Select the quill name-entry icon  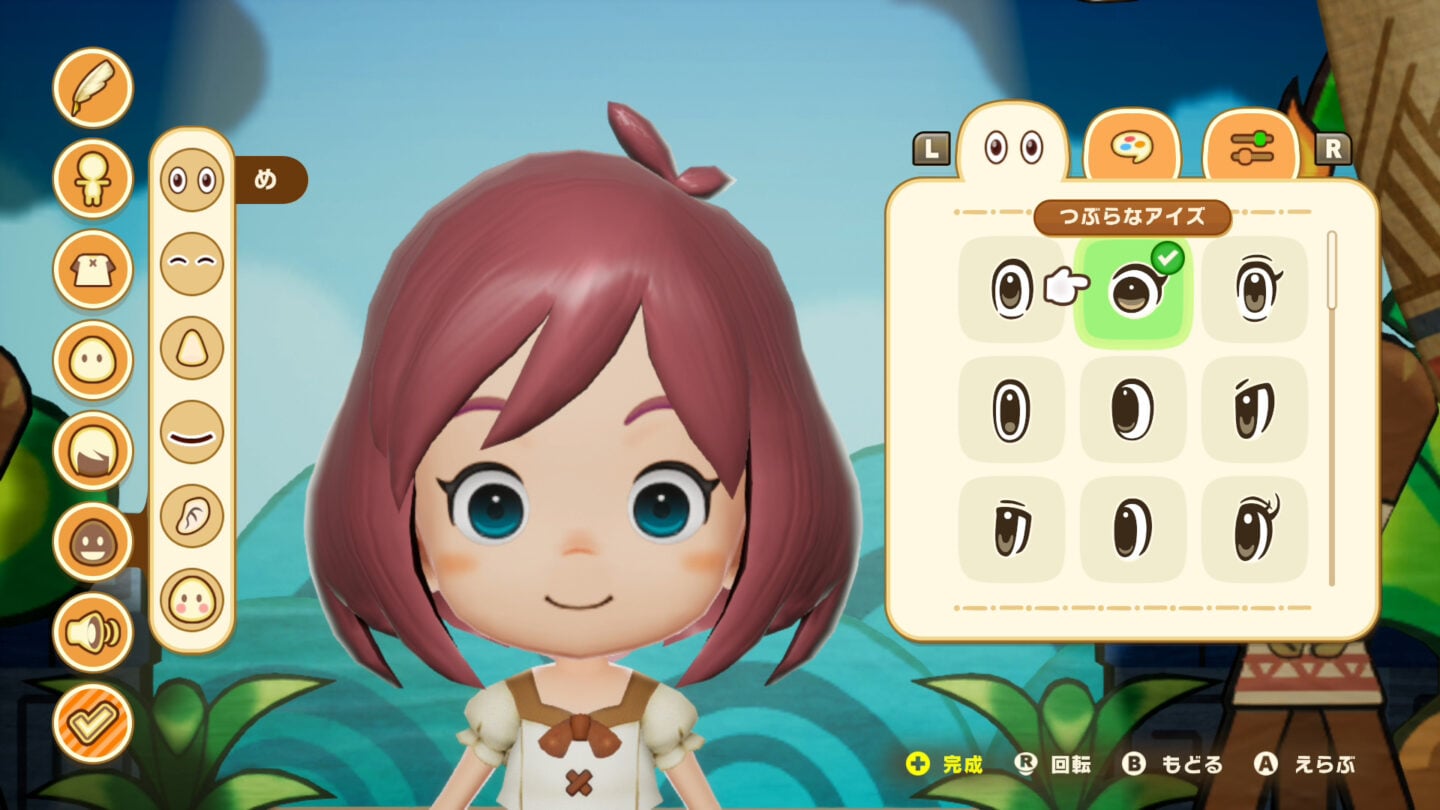pyautogui.click(x=92, y=88)
